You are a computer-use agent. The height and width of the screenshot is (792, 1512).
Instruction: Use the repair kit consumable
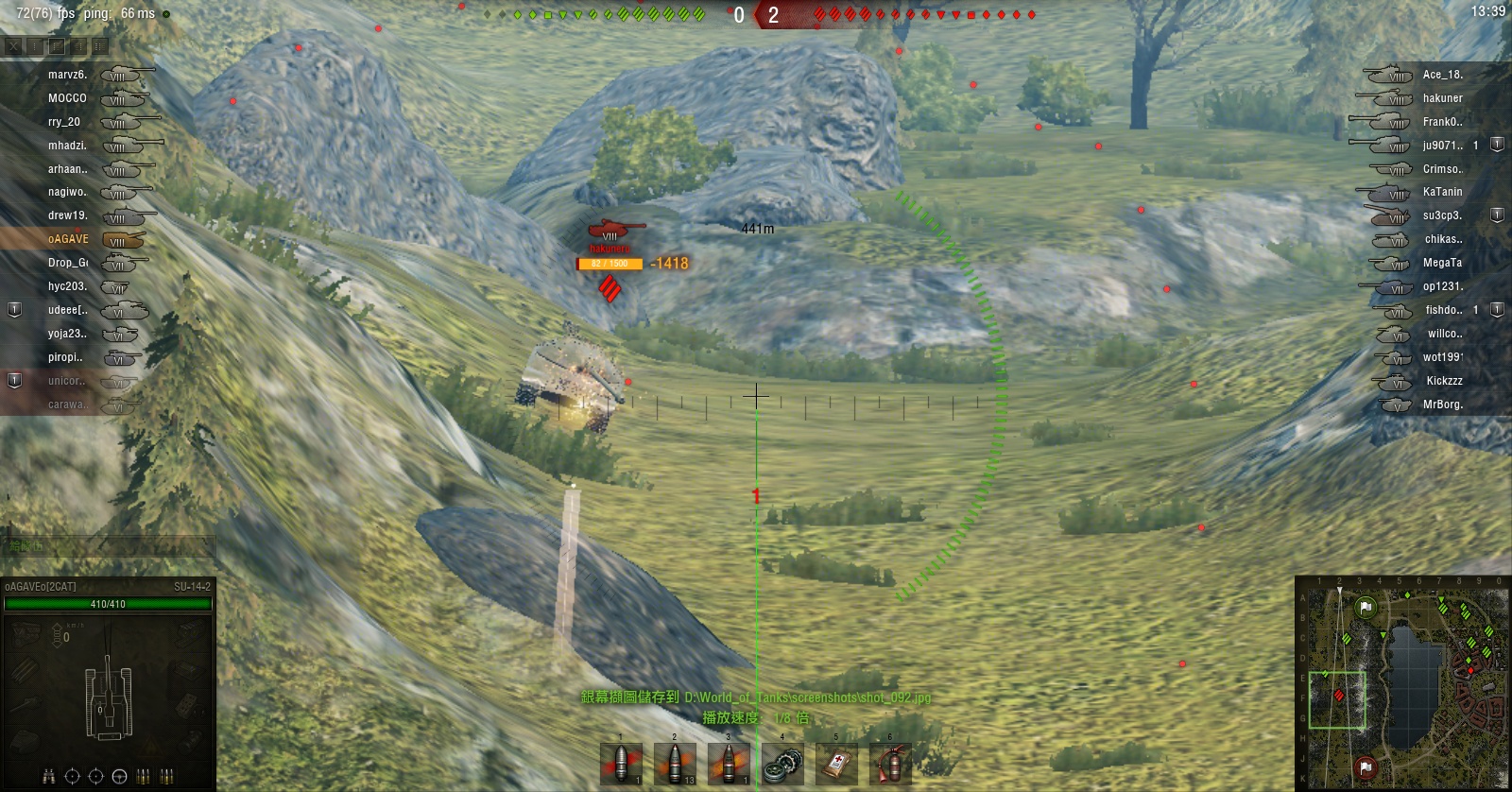(x=782, y=764)
